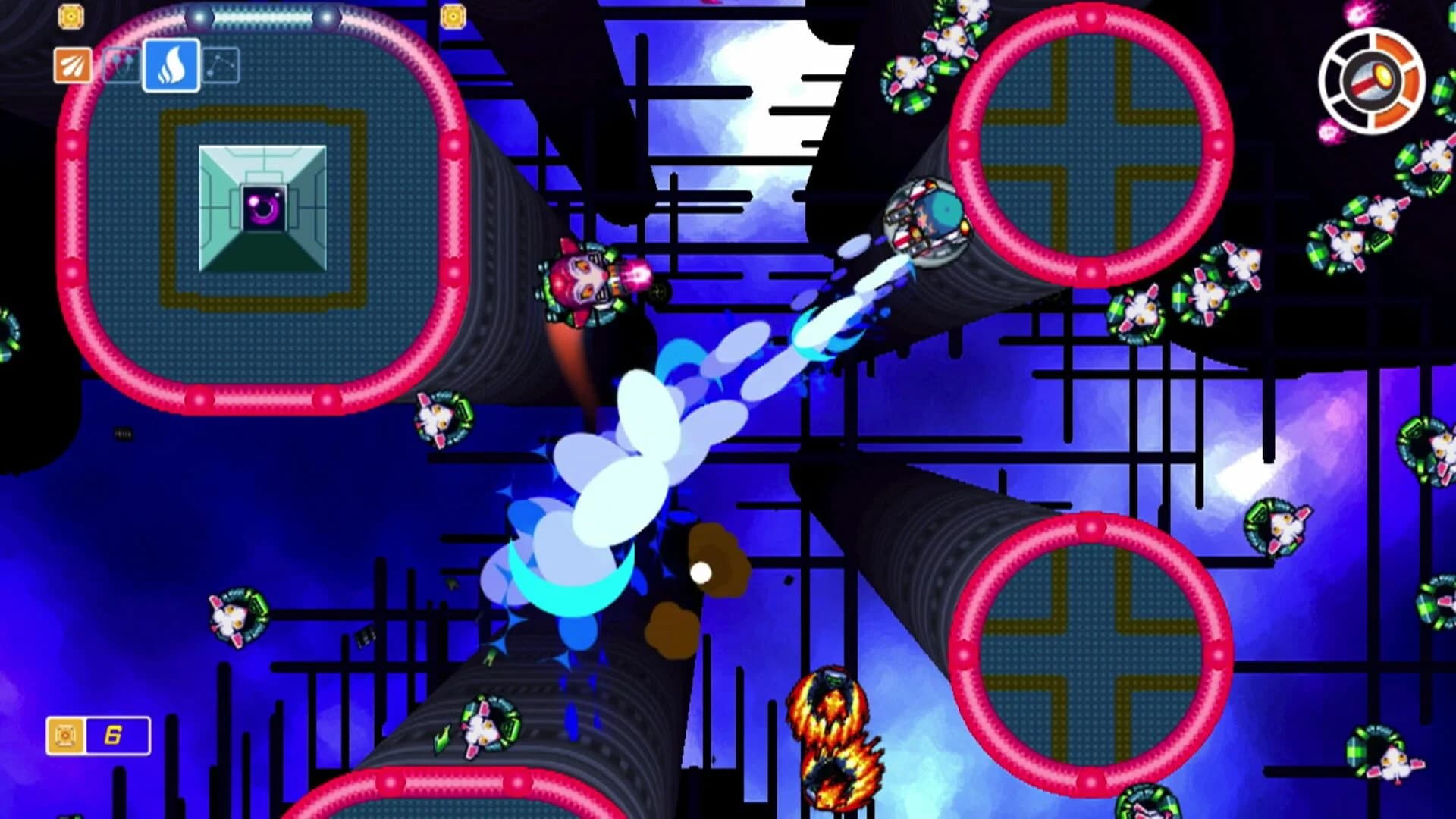Click the flashlight icon inside the radar dial
This screenshot has width=1456, height=819.
pos(1370,80)
